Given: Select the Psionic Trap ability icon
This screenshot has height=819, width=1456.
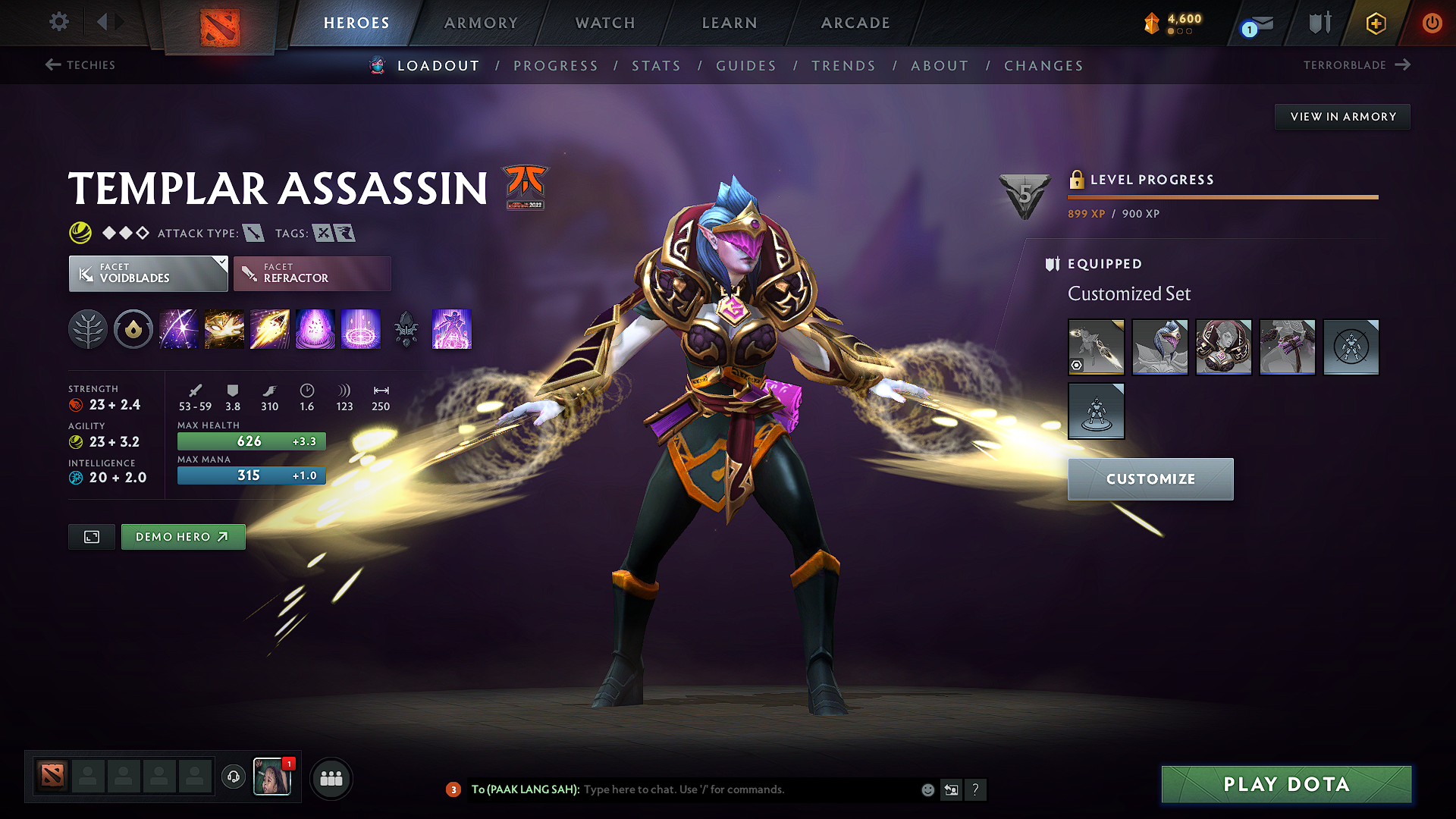Looking at the screenshot, I should [x=315, y=329].
